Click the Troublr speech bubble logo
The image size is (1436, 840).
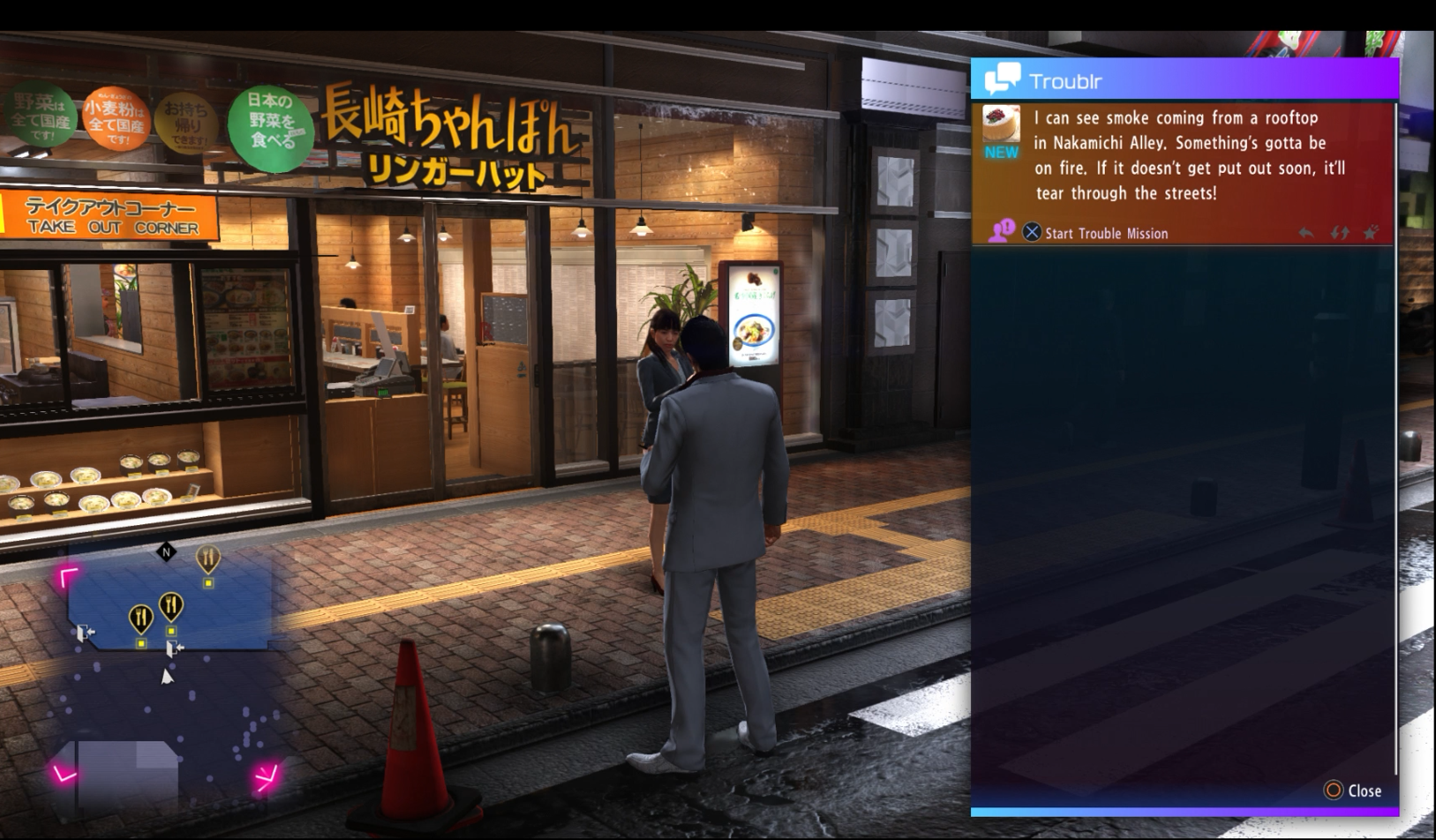coord(1002,79)
